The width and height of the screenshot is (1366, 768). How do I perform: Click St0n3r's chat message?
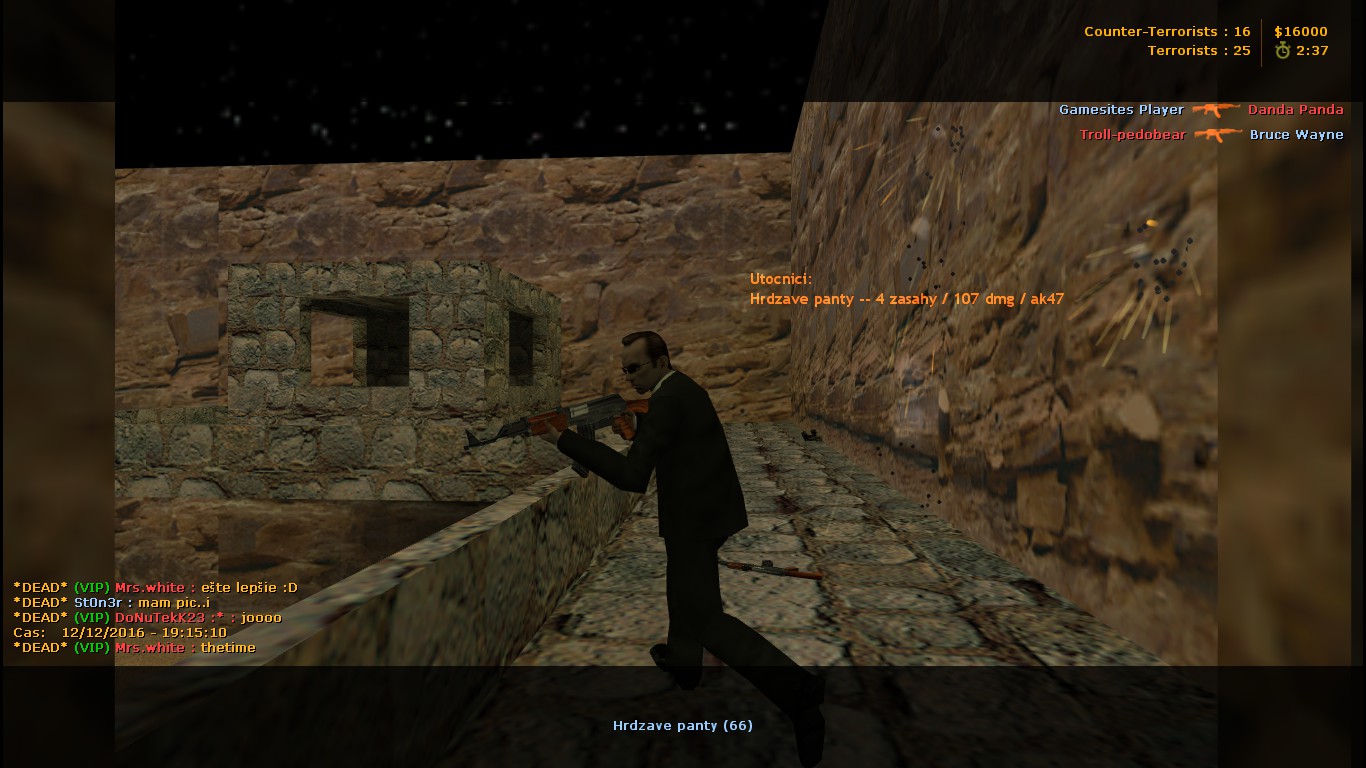pos(111,602)
